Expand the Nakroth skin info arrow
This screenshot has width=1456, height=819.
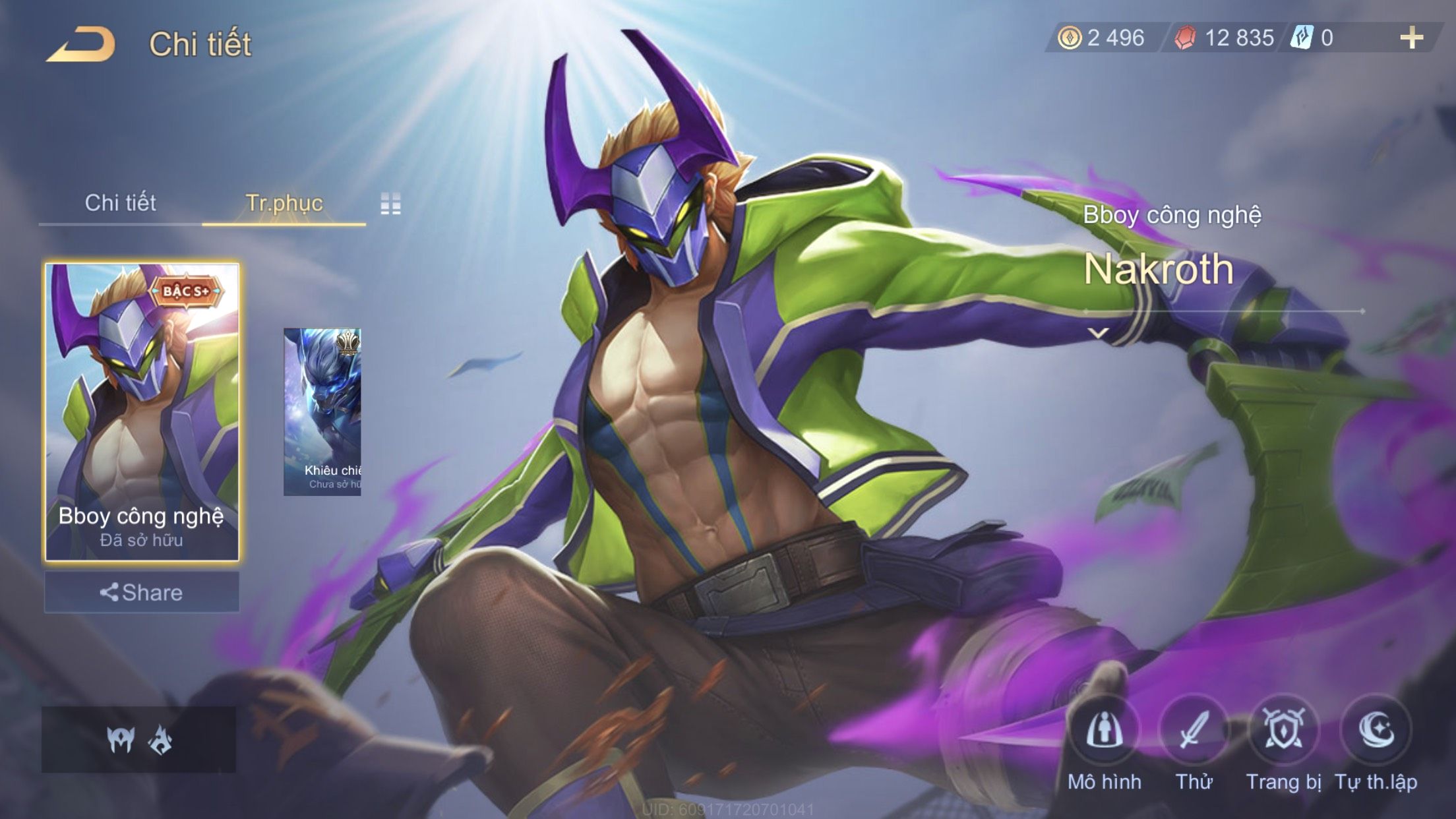tap(1098, 333)
